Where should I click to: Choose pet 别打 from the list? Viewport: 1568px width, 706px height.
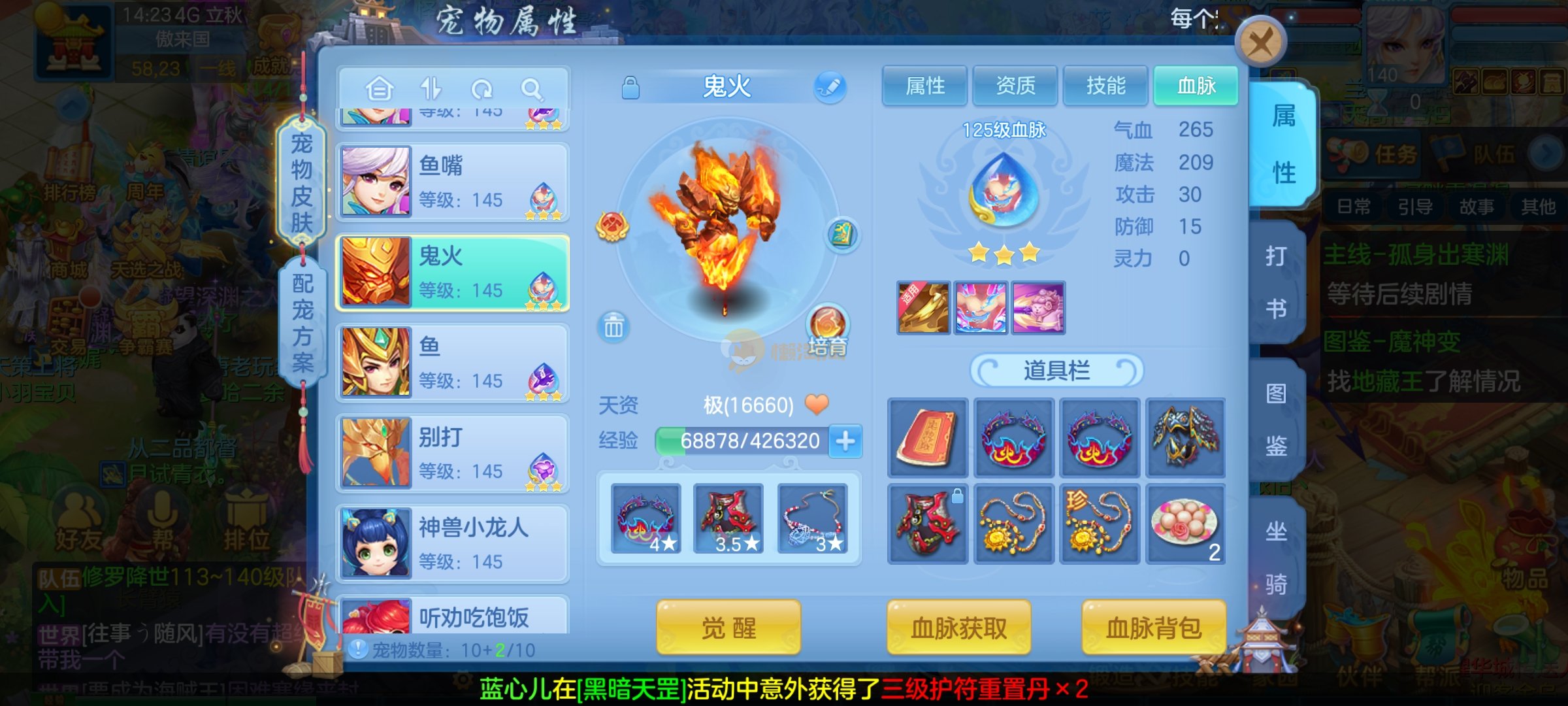coord(452,453)
